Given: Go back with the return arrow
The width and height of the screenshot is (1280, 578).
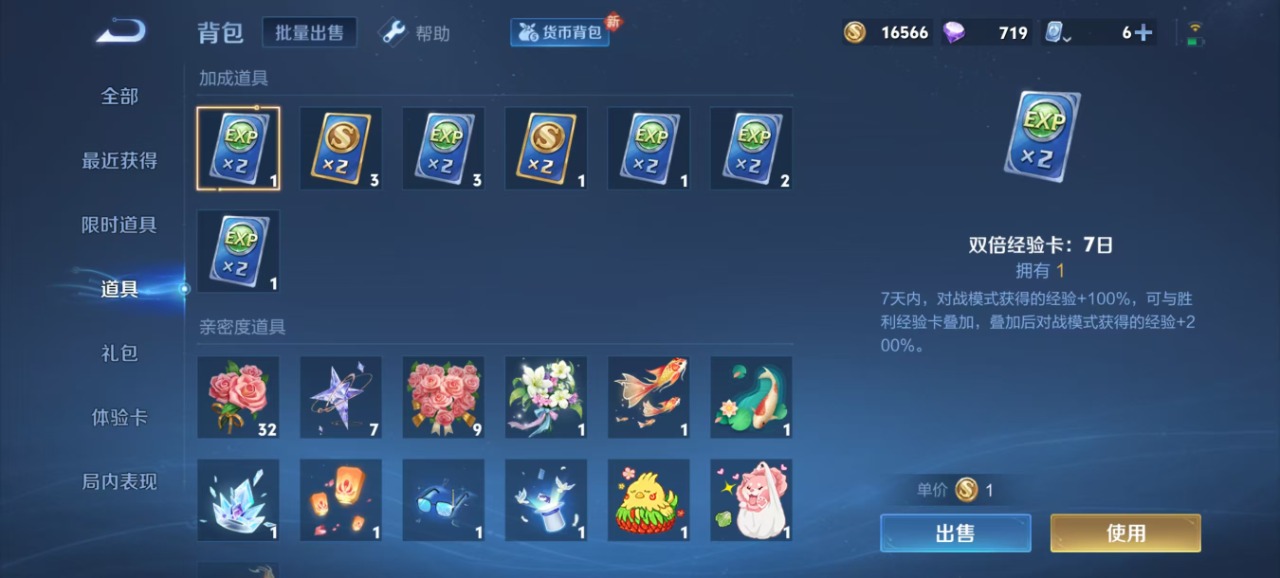Looking at the screenshot, I should (x=120, y=32).
